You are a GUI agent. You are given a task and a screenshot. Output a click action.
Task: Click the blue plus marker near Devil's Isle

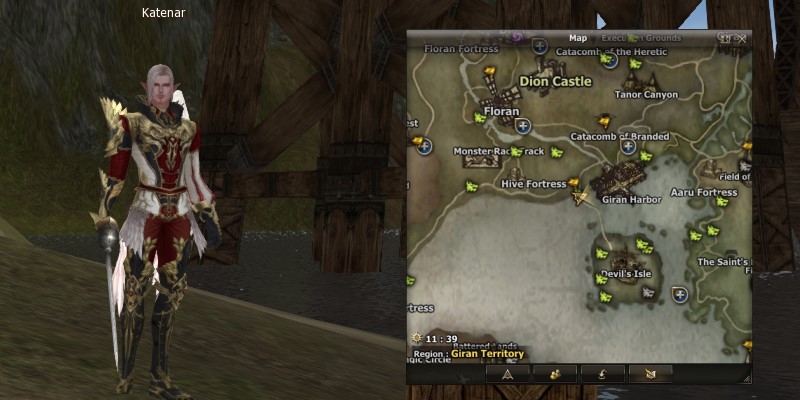[680, 294]
